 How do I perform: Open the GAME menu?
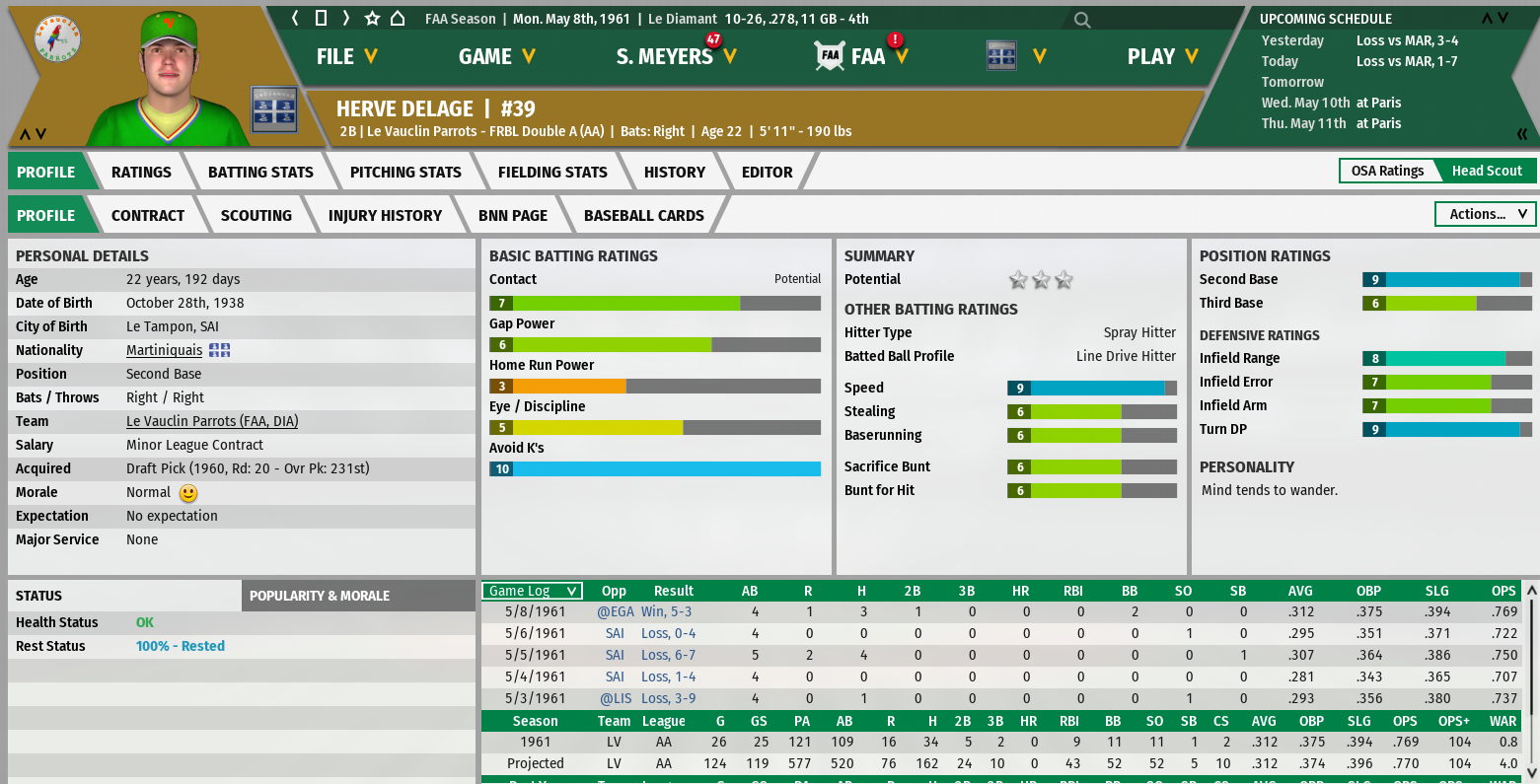coord(496,57)
